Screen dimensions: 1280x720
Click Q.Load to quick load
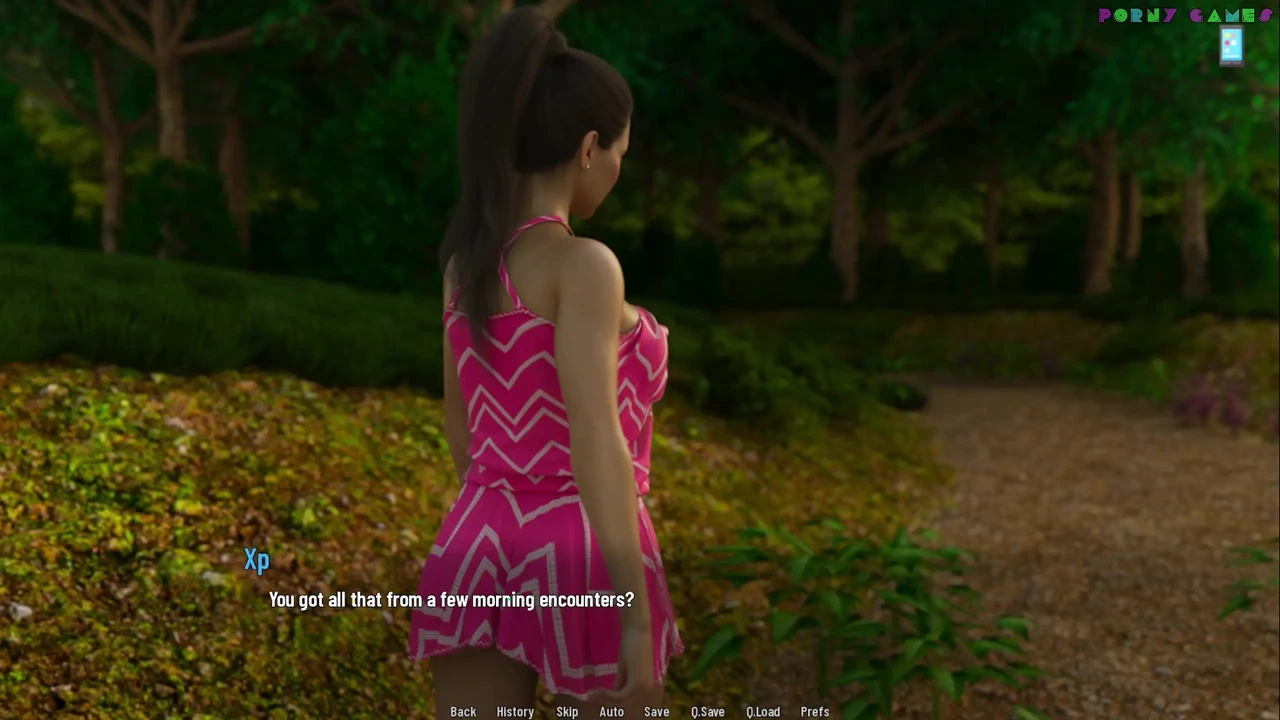coord(763,712)
